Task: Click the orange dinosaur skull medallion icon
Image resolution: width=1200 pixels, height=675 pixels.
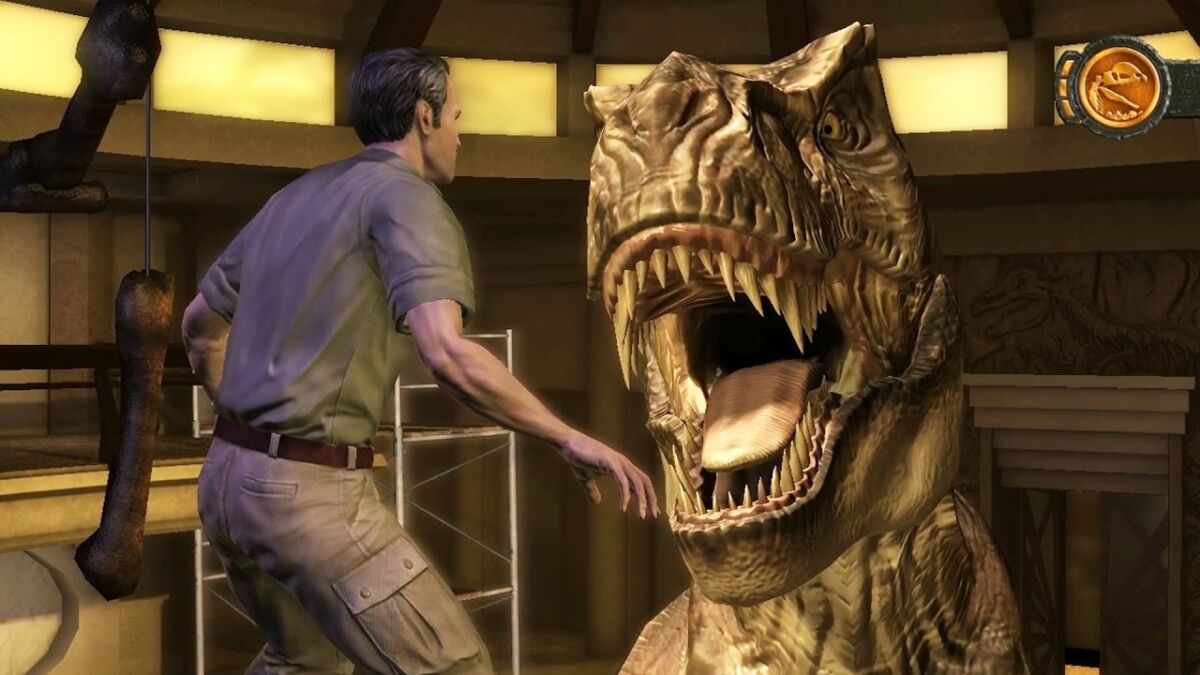Action: [x=1118, y=88]
